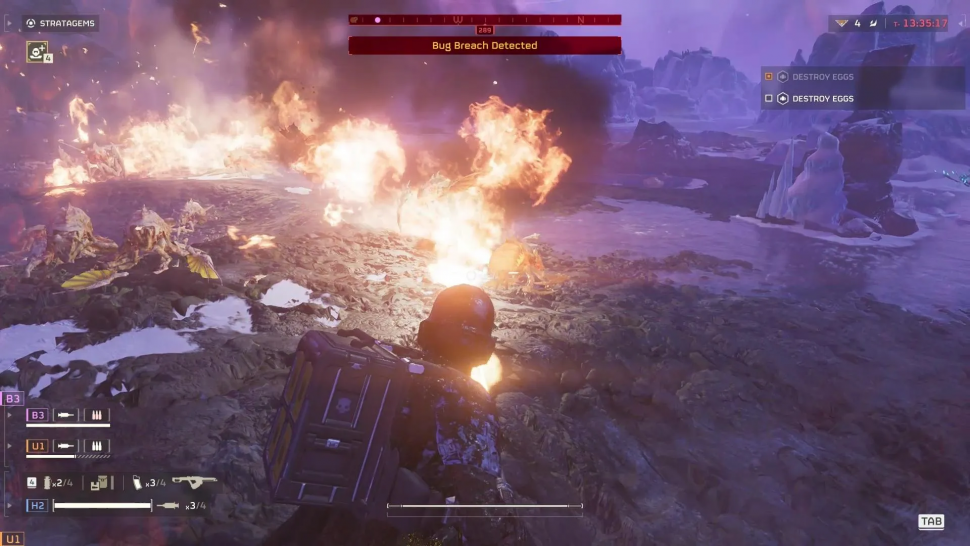Click the B3 squadmate tag in the squad list
This screenshot has height=546, width=970.
coord(38,415)
